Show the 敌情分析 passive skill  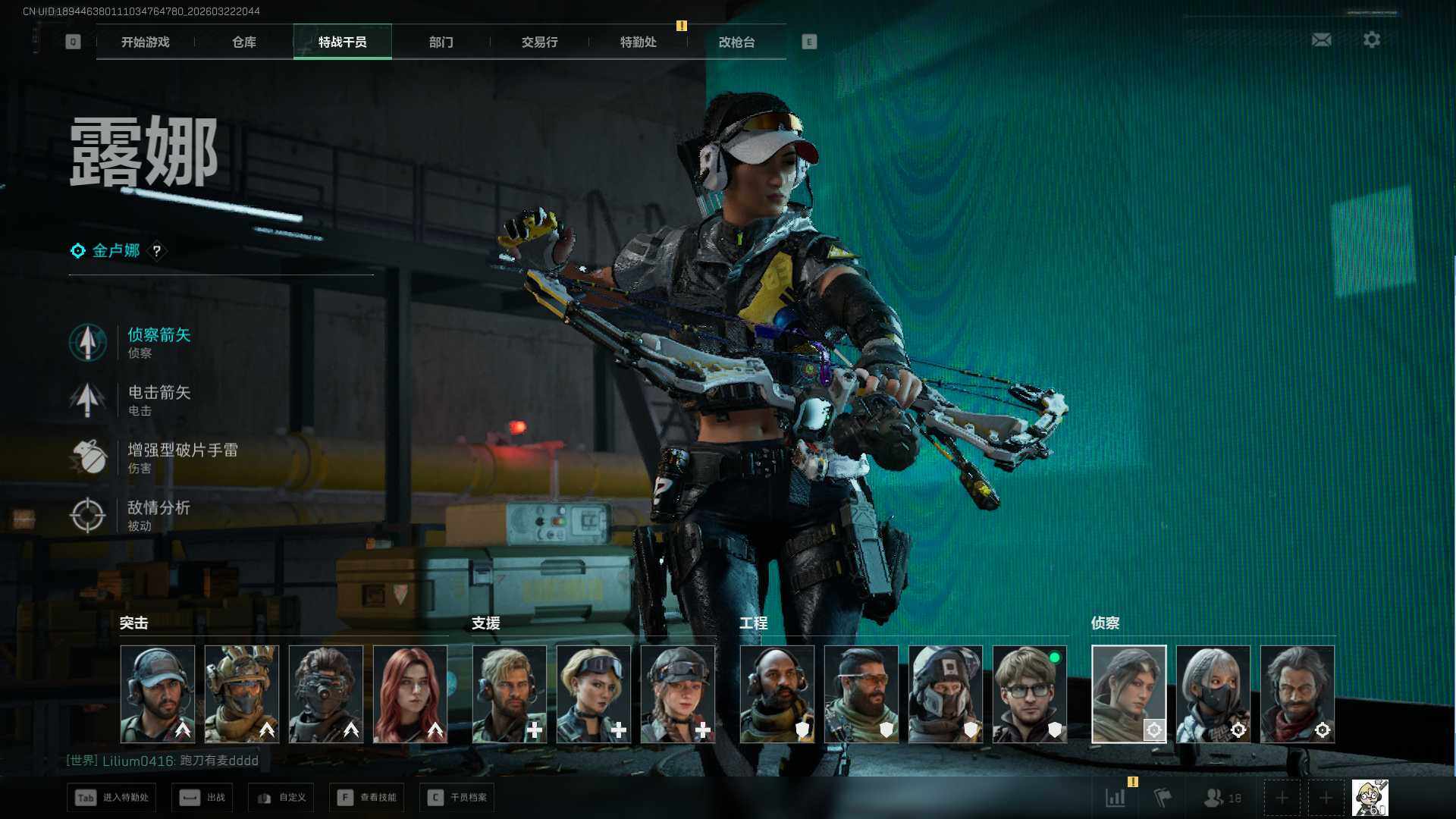(x=158, y=515)
